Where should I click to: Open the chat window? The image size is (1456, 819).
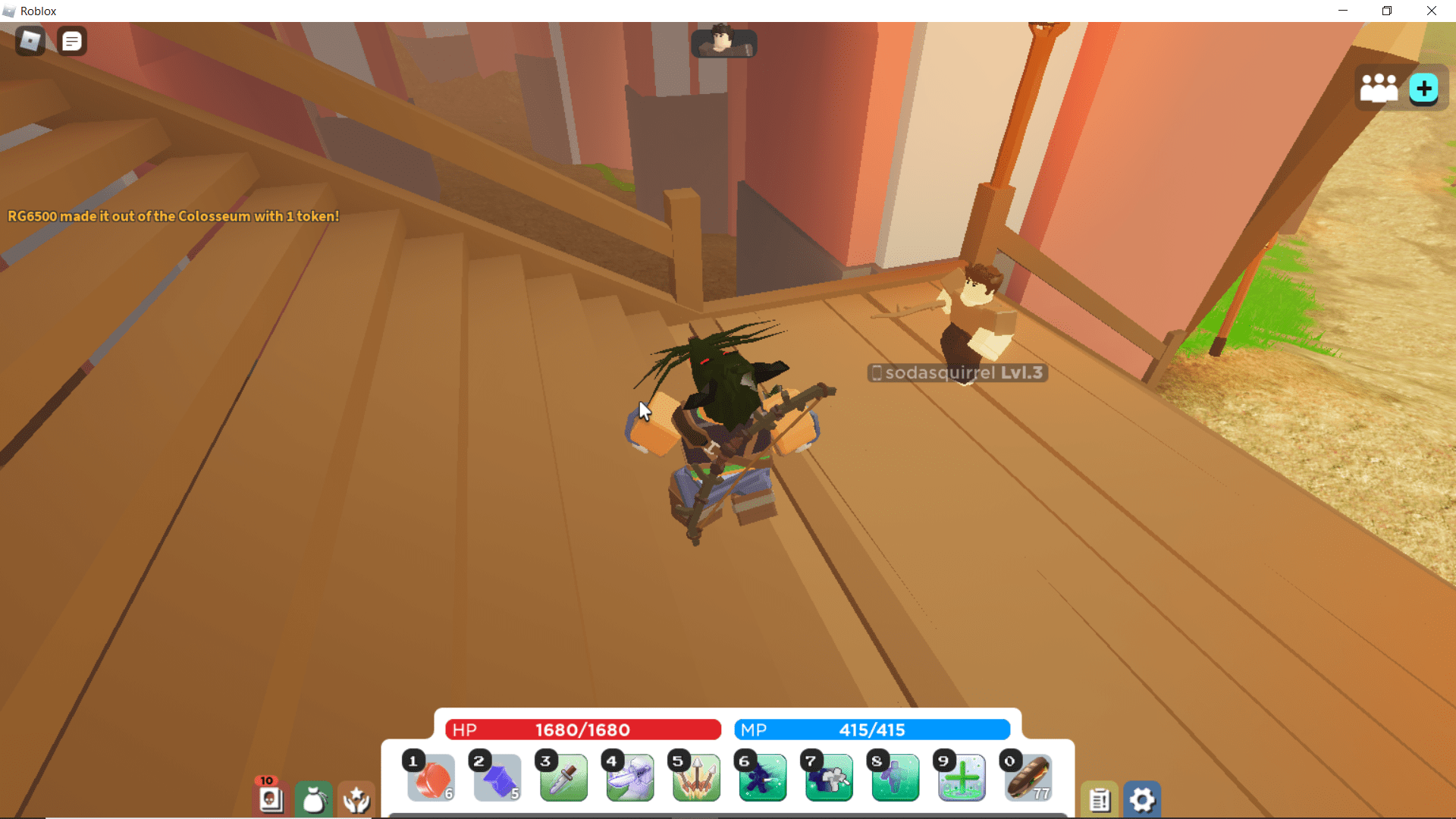(72, 41)
